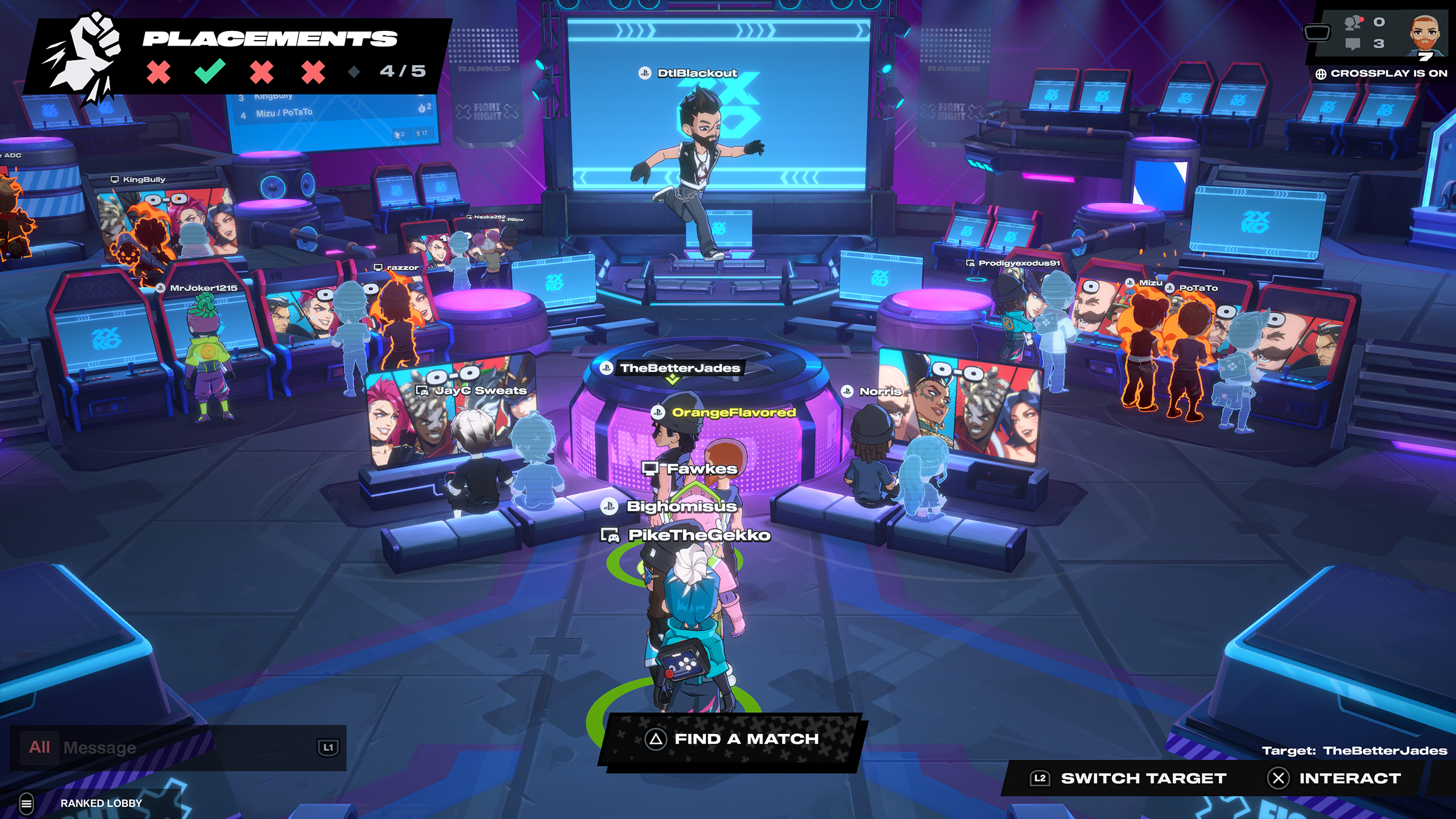Focus the chat Message input field
Screen dimensions: 1456x819
[182, 747]
